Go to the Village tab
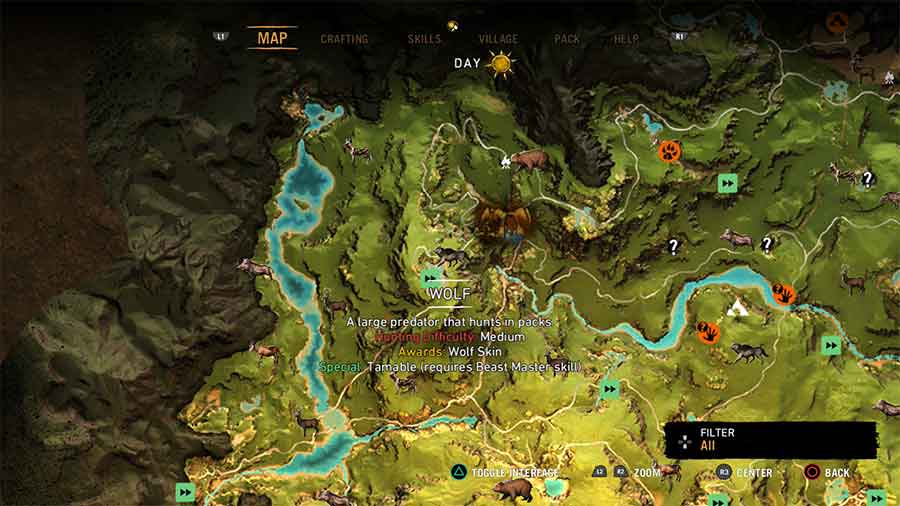The width and height of the screenshot is (900, 506). [498, 39]
